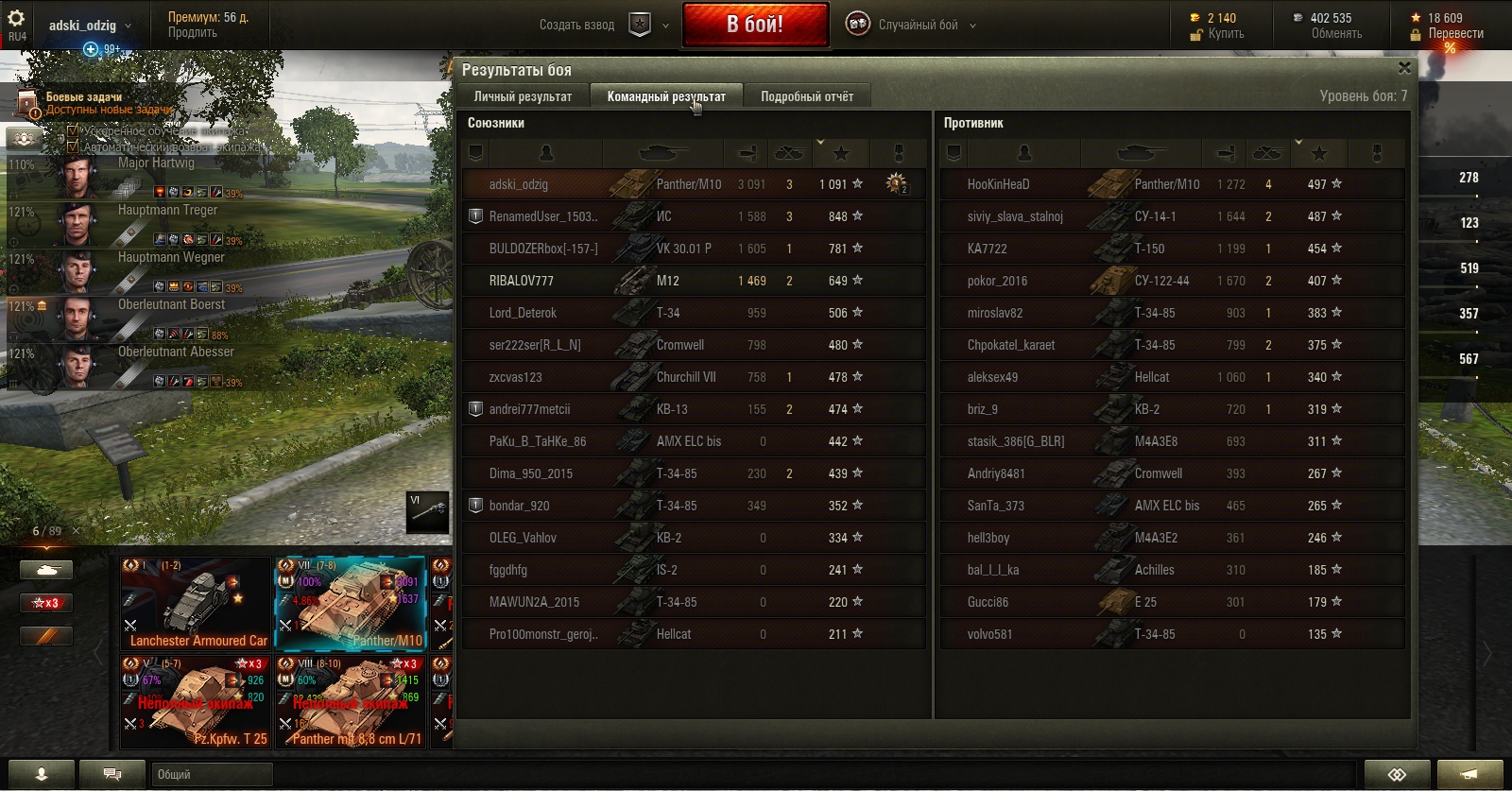The image size is (1512, 791).
Task: Select the Командный результат tab
Action: click(666, 96)
